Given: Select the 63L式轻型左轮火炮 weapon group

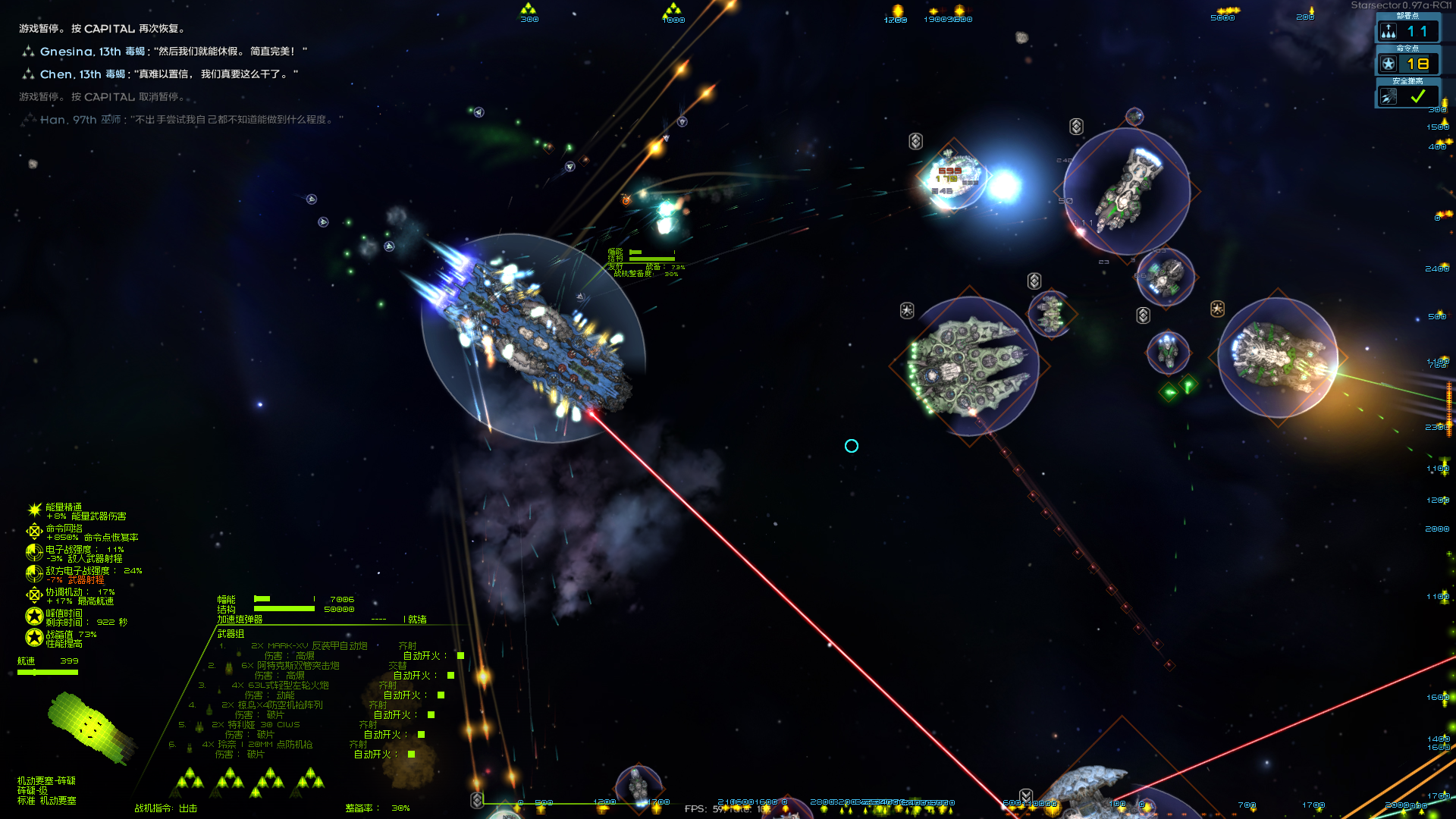Looking at the screenshot, I should pyautogui.click(x=281, y=686).
